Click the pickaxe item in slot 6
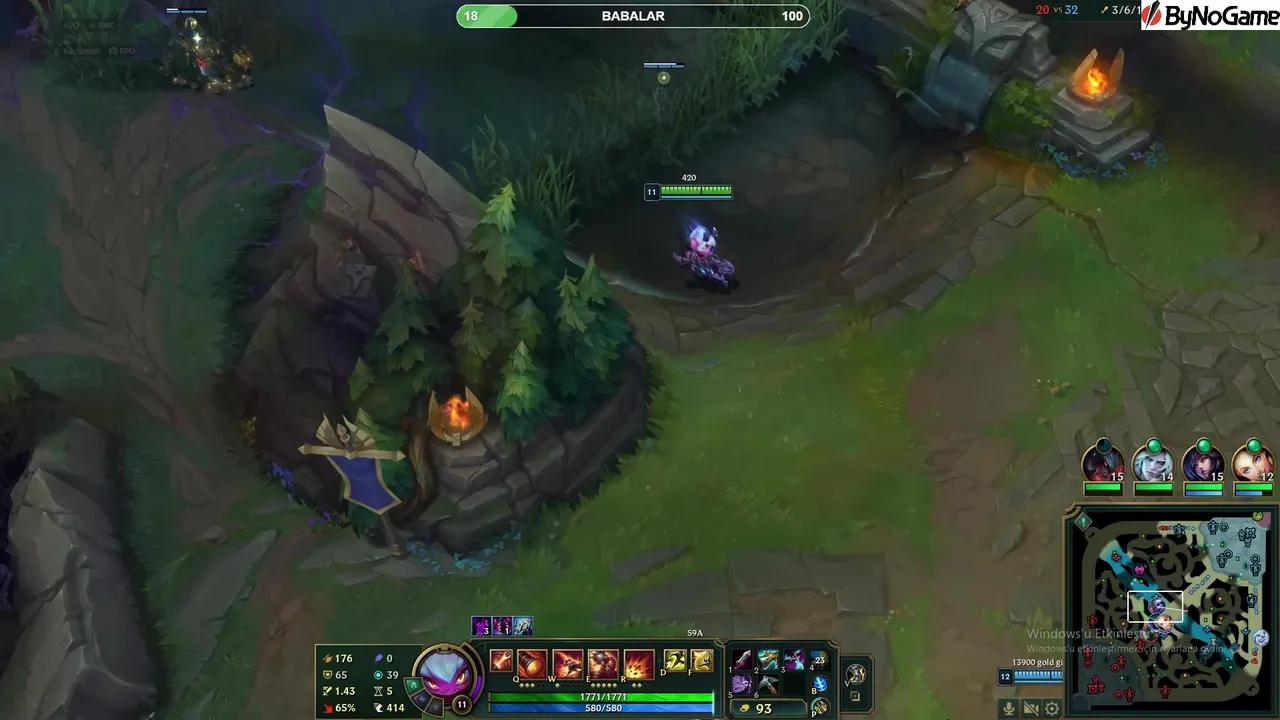1280x720 pixels. [768, 684]
